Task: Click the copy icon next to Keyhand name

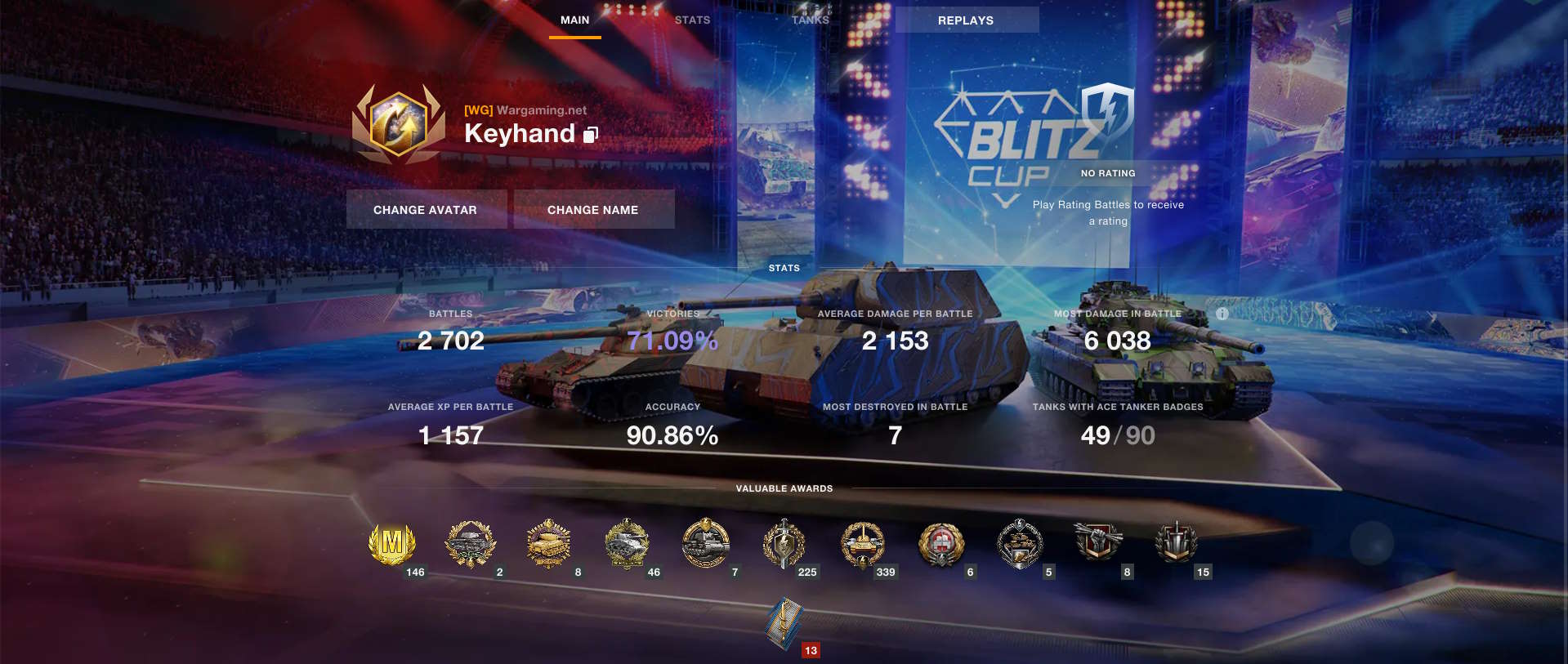Action: tap(590, 135)
